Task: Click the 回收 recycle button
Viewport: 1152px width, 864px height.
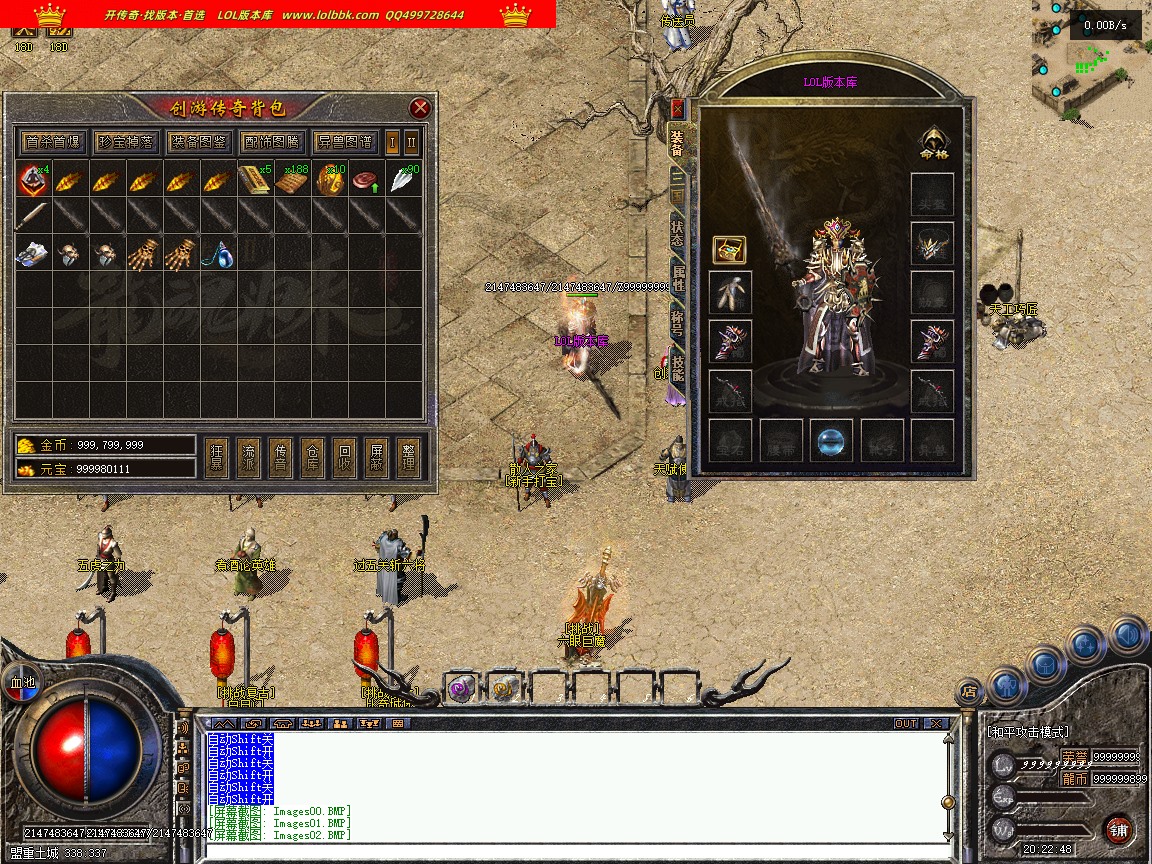Action: pyautogui.click(x=344, y=458)
